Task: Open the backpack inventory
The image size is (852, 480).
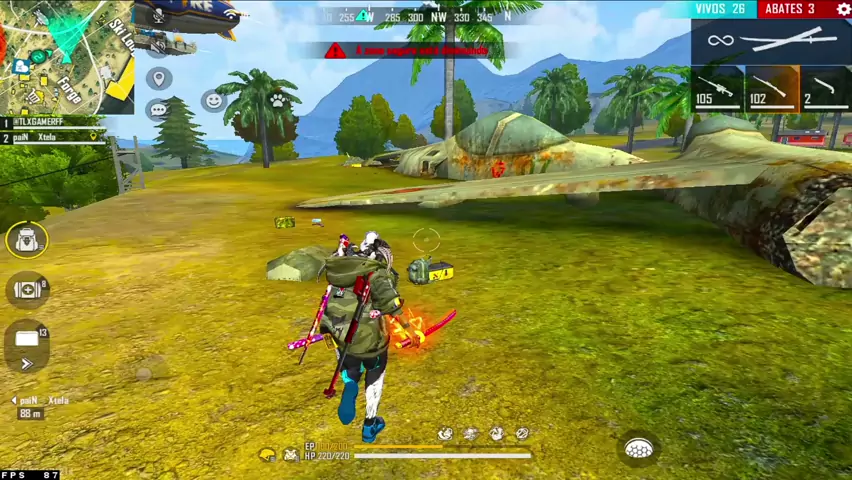Action: (27, 240)
